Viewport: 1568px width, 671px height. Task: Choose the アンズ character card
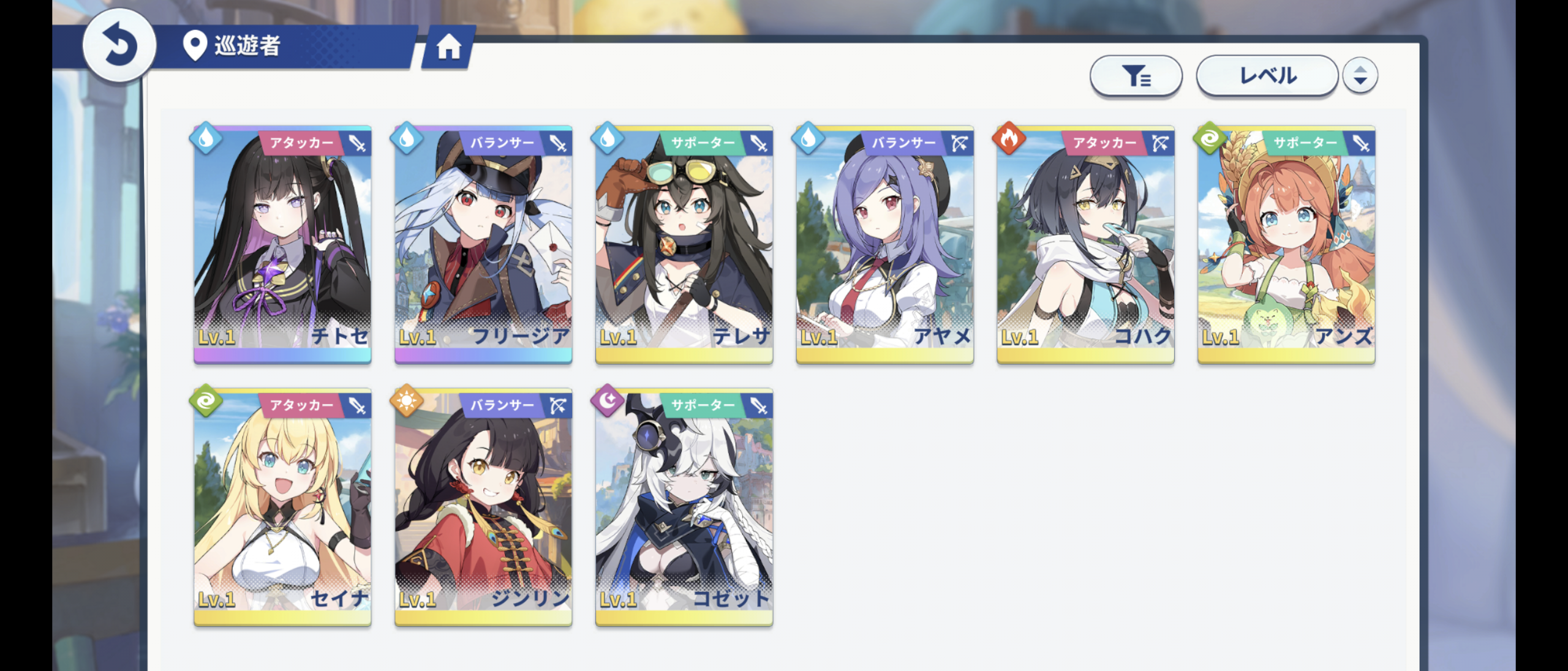(1286, 245)
